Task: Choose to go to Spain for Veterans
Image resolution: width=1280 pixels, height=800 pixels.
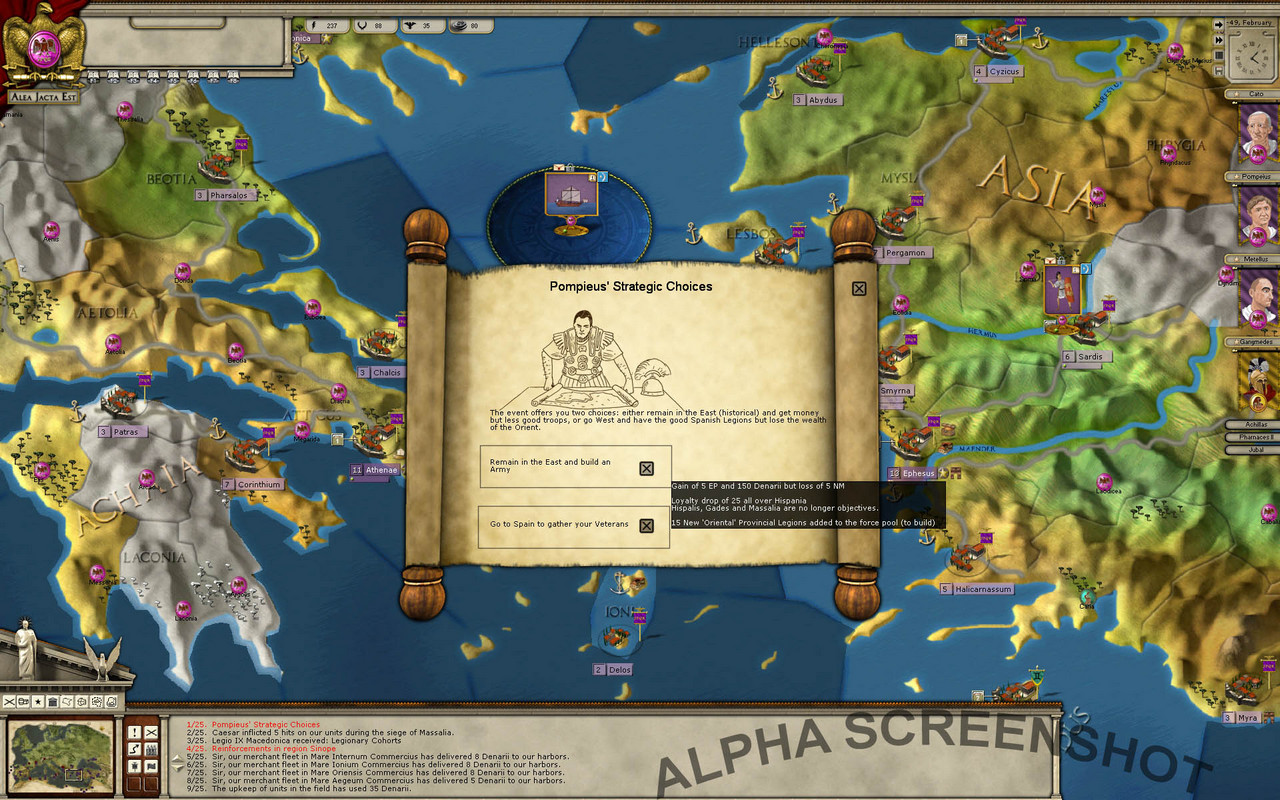Action: click(646, 525)
